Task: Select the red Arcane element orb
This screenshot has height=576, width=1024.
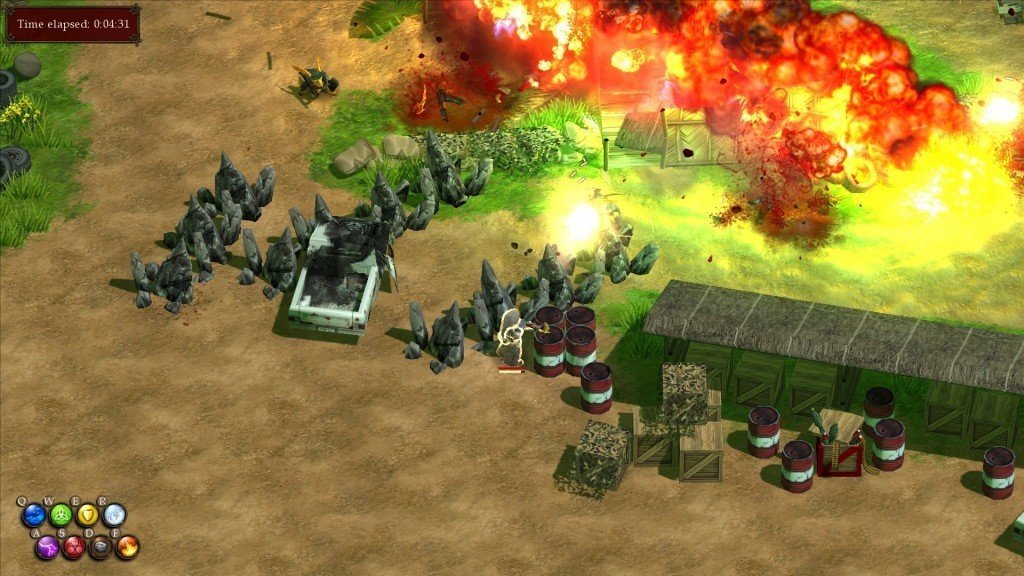Action: (74, 547)
